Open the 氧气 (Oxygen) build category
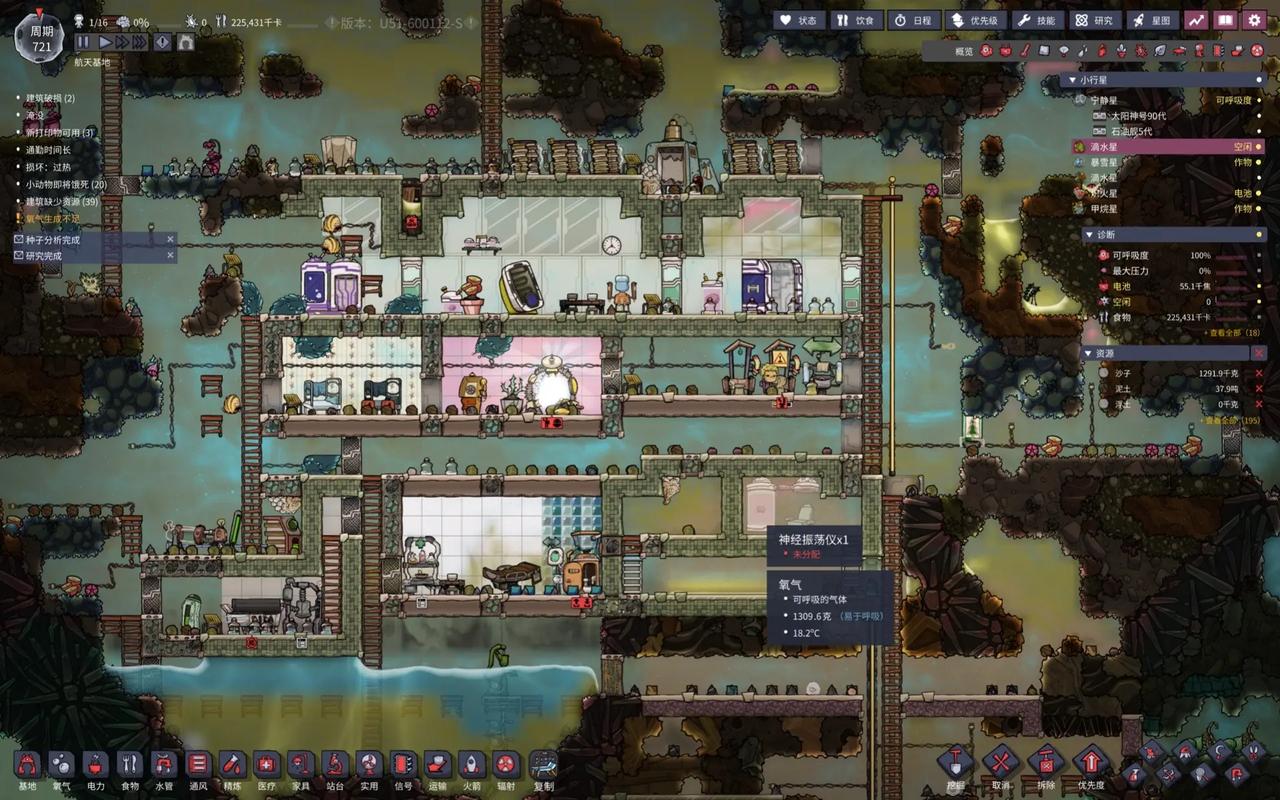 [61, 767]
